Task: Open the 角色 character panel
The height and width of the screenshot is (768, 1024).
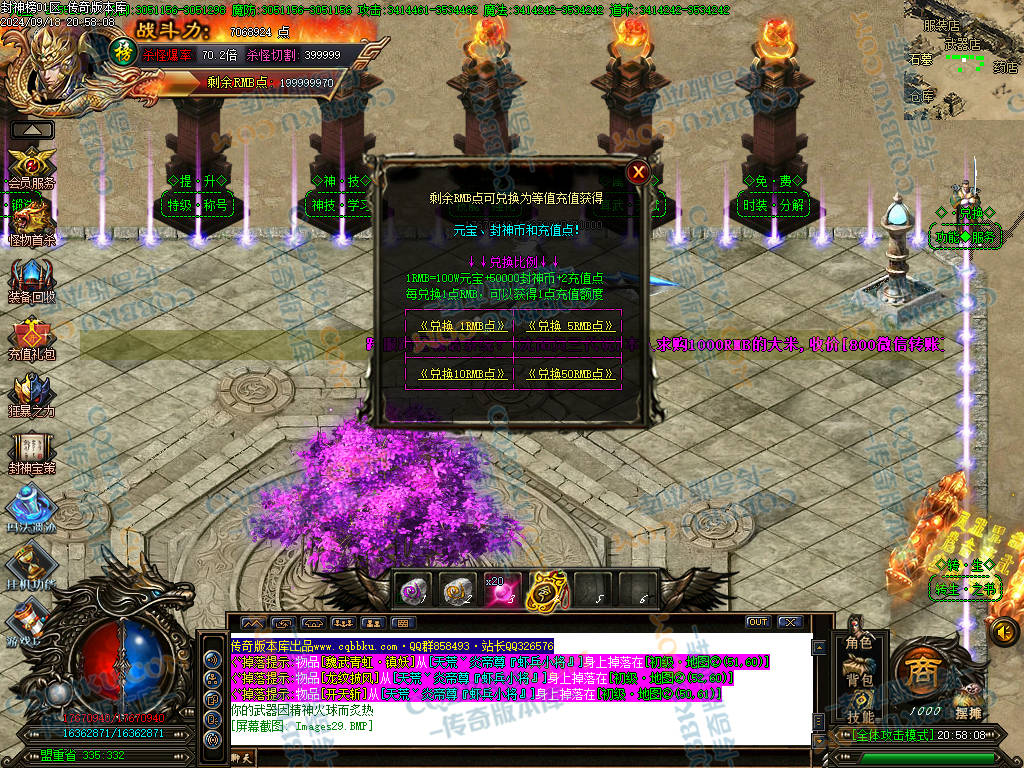Action: tap(859, 643)
